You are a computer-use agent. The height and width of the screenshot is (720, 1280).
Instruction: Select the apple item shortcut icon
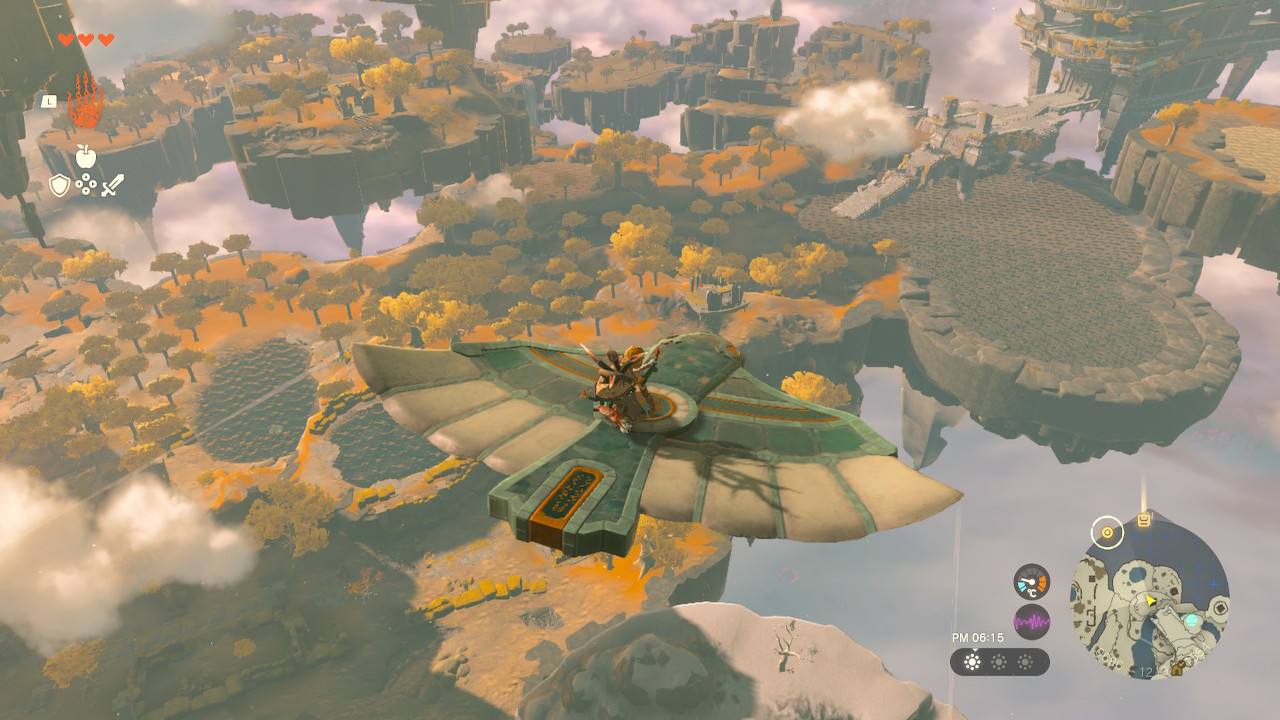(85, 156)
